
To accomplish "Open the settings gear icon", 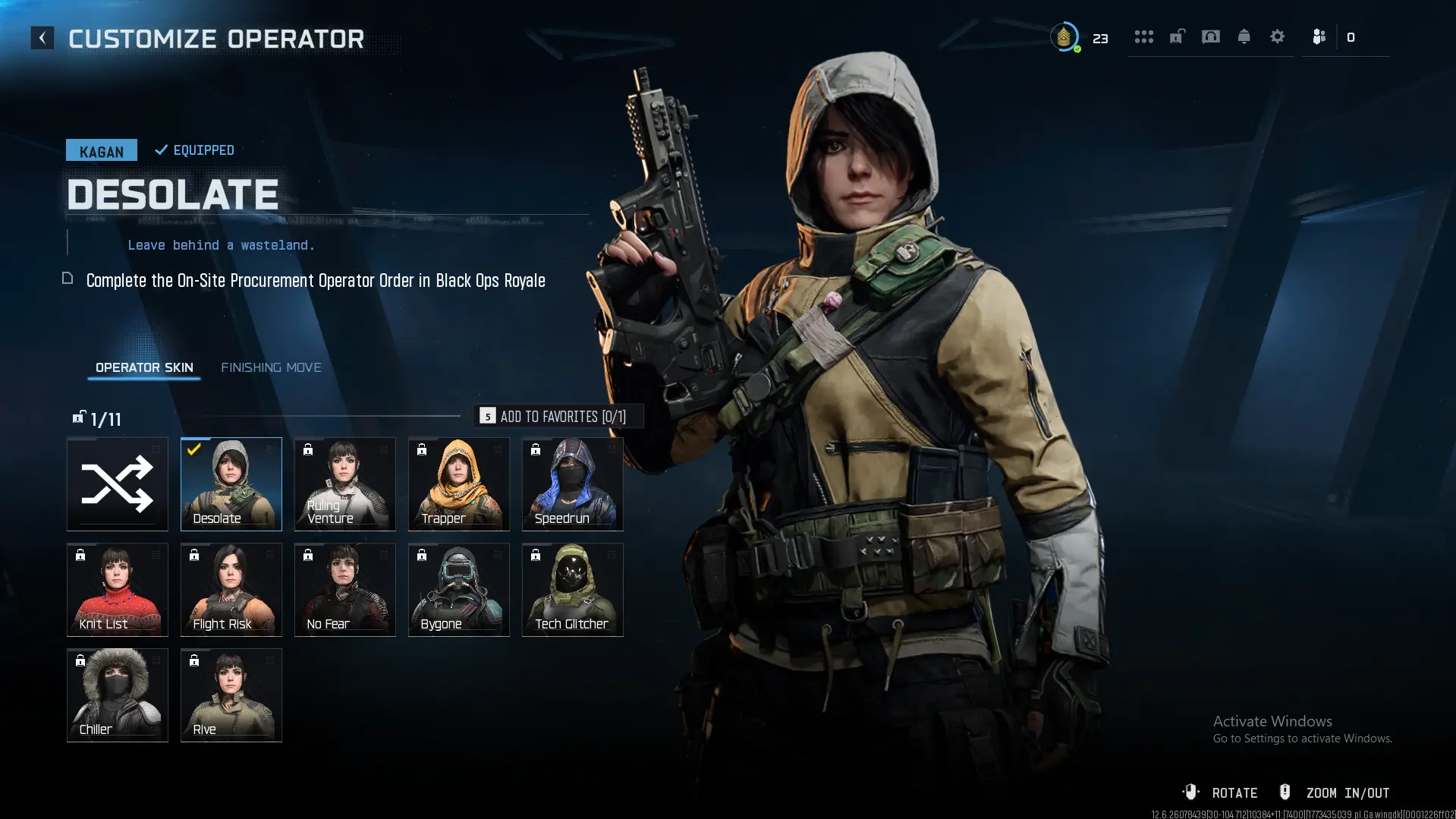I will click(1278, 36).
